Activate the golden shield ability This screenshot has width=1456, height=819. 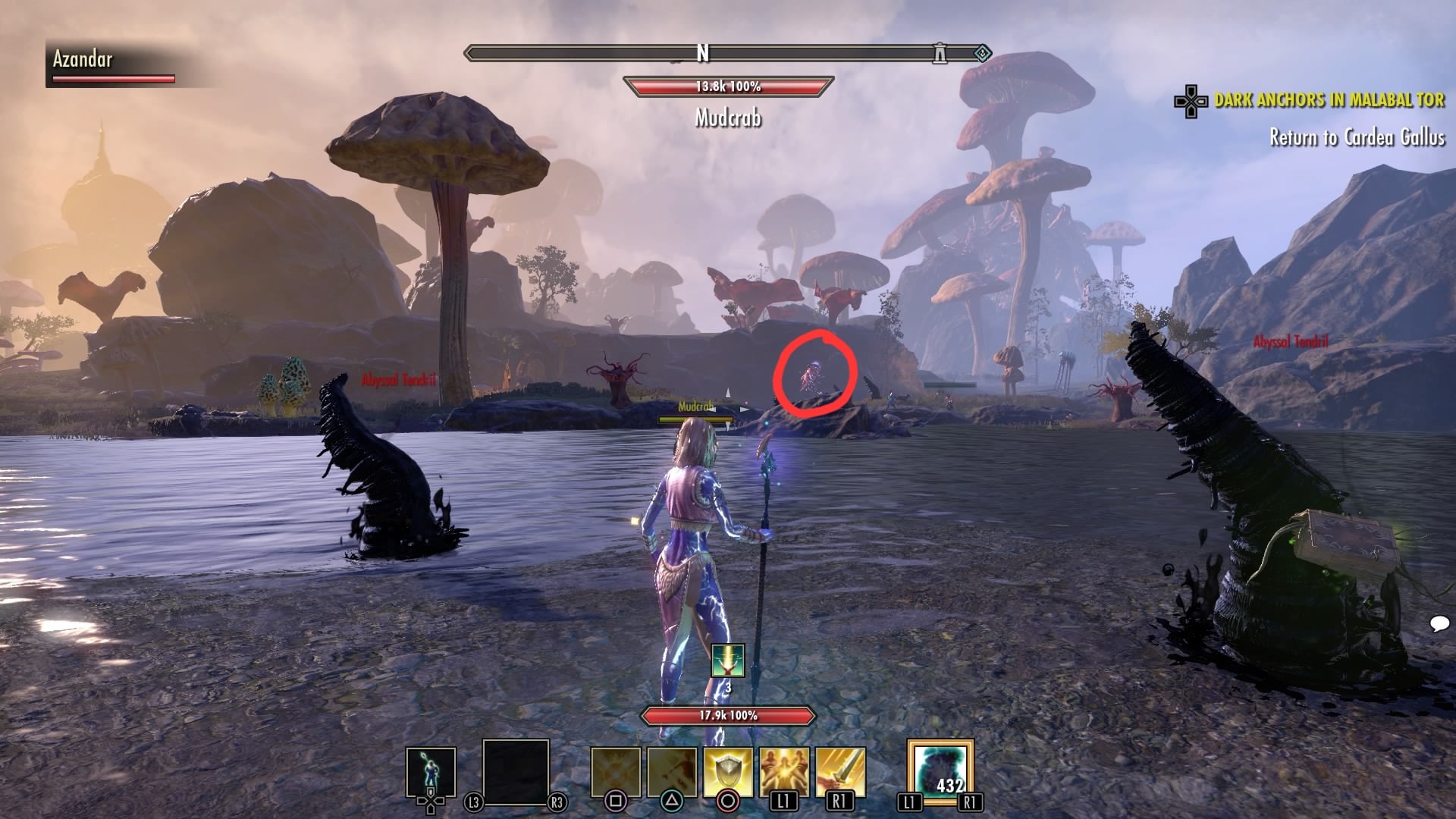coord(728,772)
